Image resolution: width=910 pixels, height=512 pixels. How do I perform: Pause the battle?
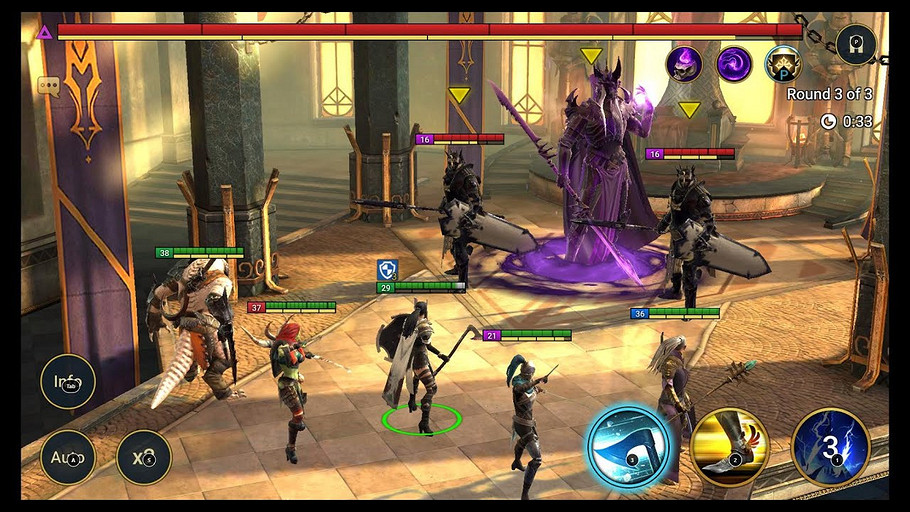click(x=856, y=44)
